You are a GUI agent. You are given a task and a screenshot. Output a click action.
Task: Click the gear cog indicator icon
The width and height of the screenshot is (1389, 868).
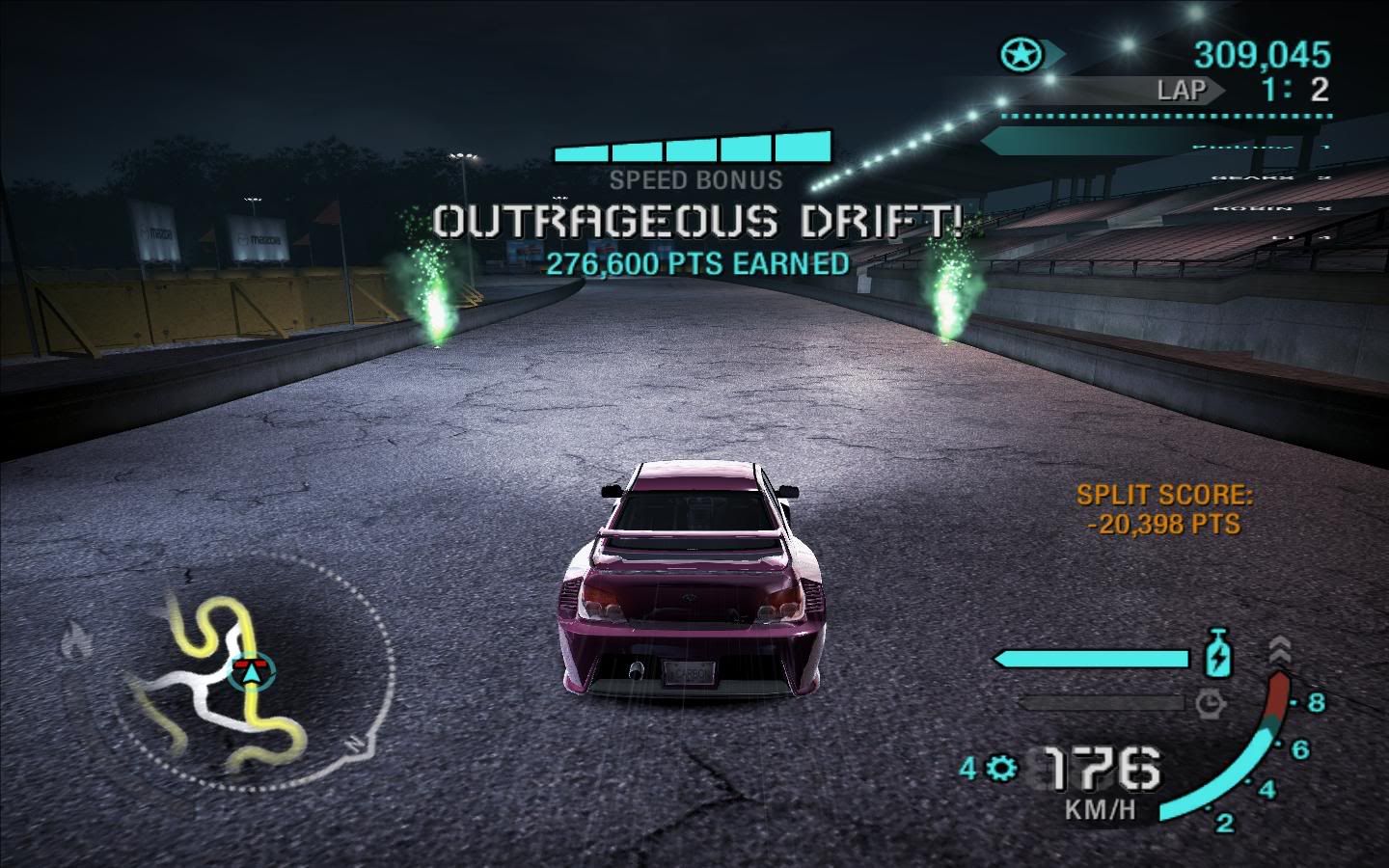pyautogui.click(x=1003, y=769)
